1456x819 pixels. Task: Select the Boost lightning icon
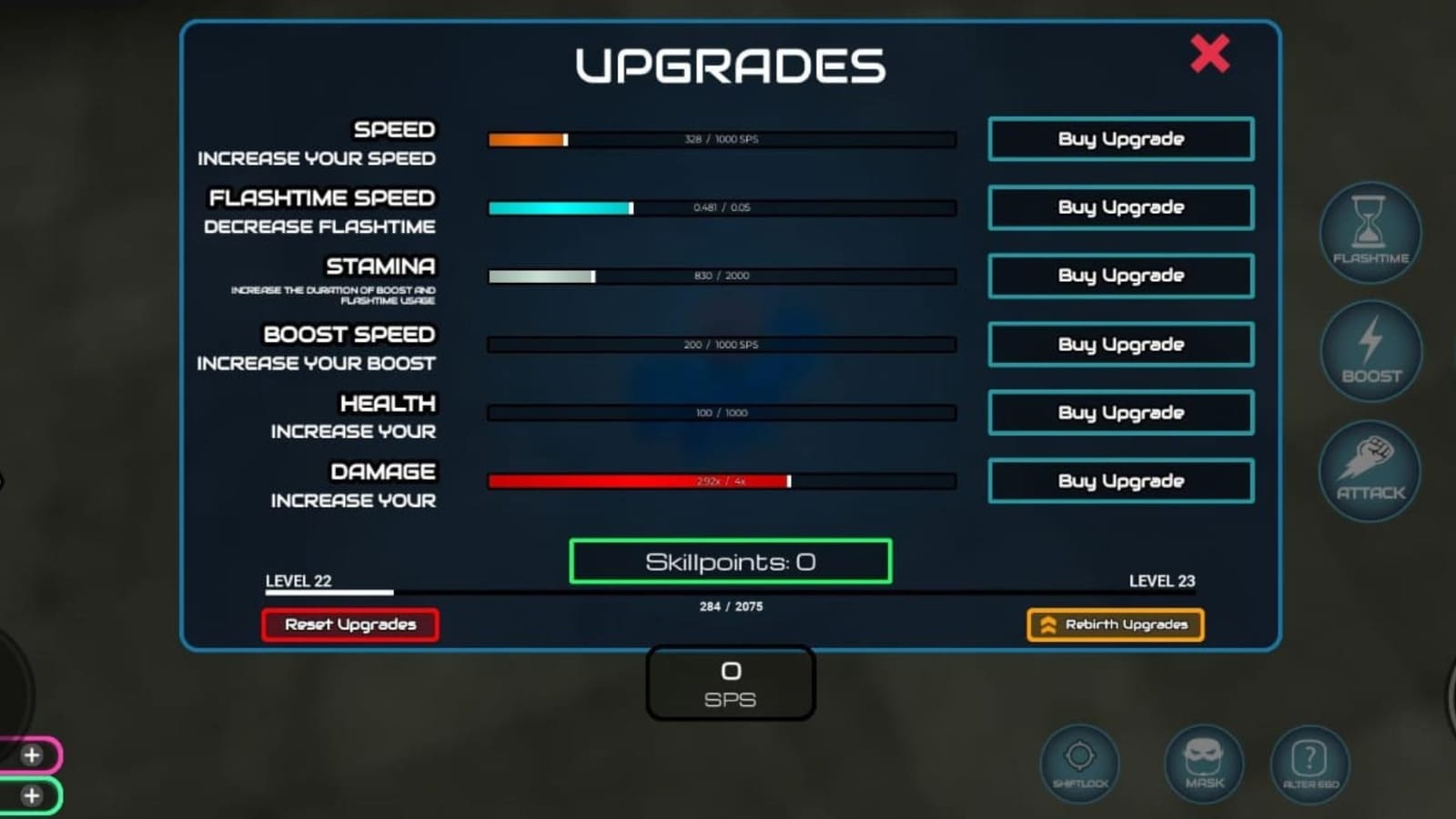point(1370,353)
